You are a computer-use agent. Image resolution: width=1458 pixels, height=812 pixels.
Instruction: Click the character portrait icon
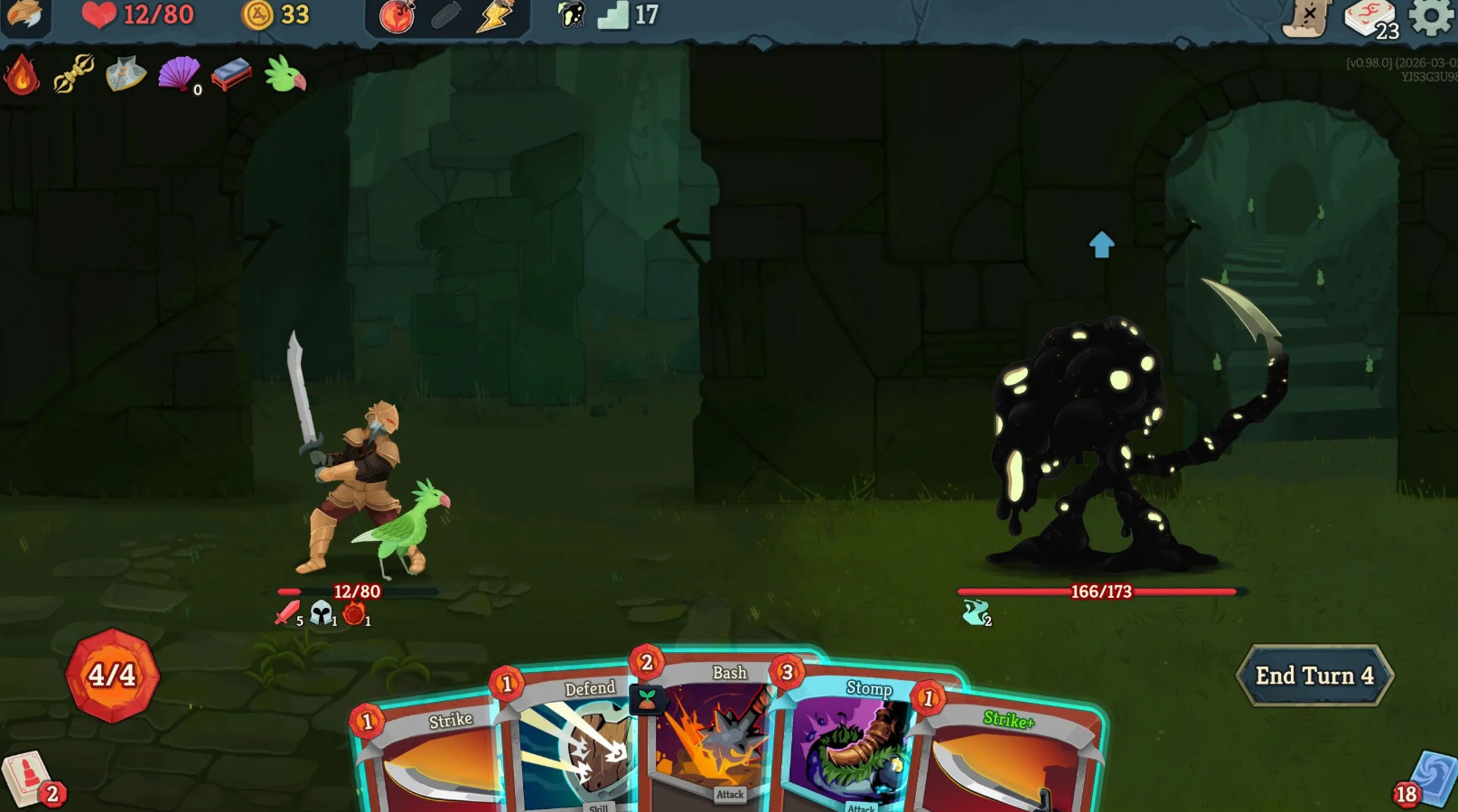click(x=24, y=15)
